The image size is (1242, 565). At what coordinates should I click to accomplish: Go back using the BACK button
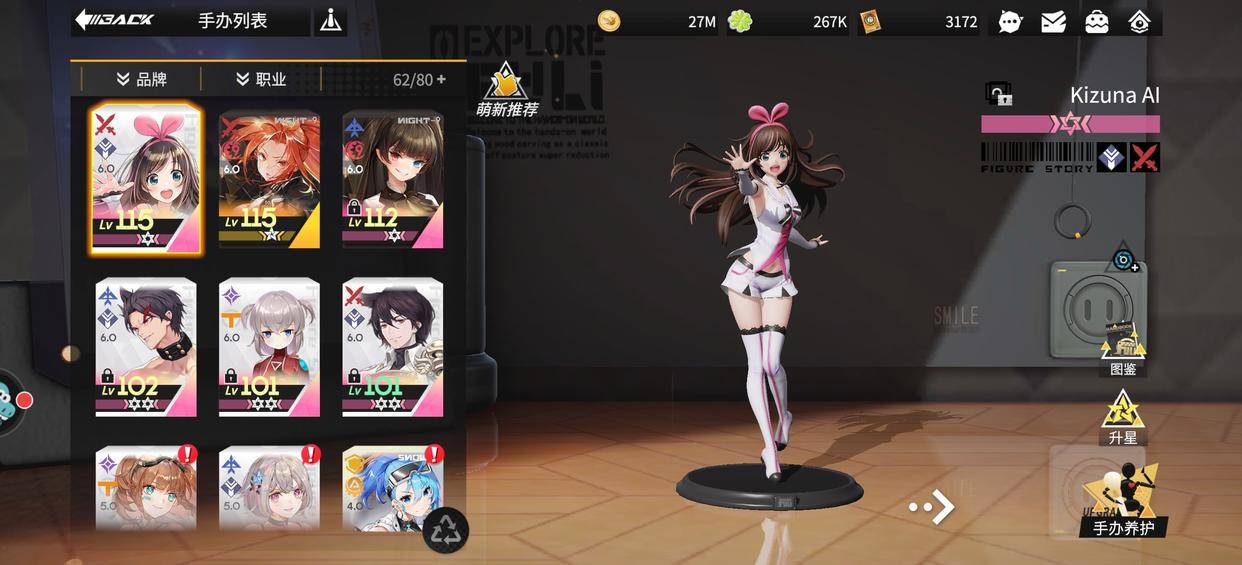click(x=114, y=20)
